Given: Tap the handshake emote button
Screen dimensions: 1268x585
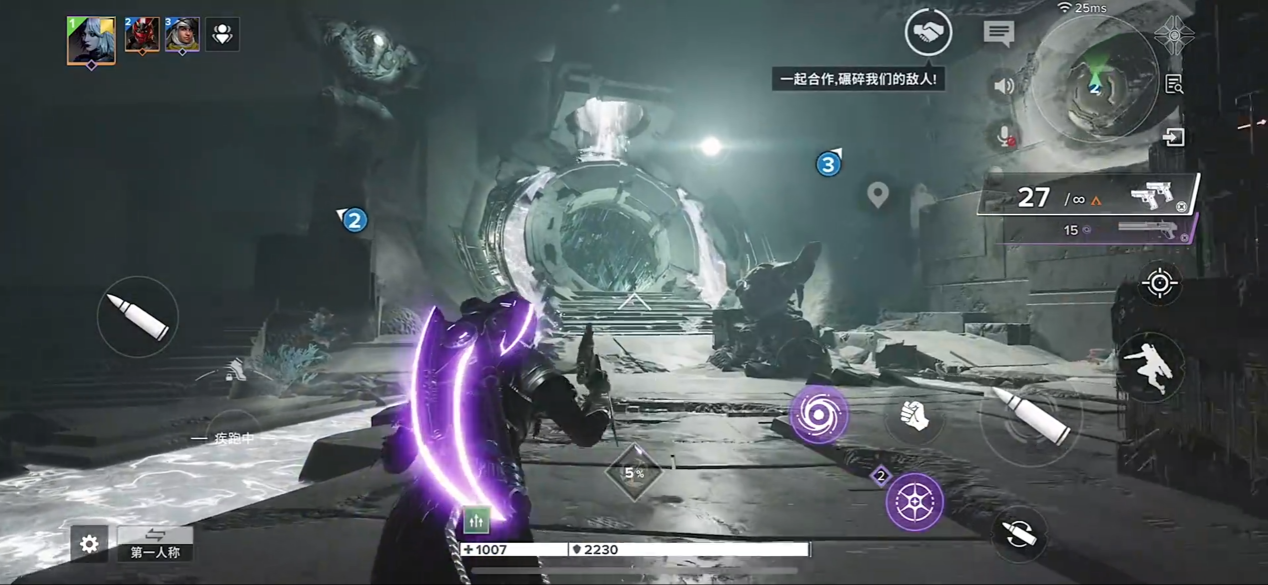Looking at the screenshot, I should coord(928,33).
